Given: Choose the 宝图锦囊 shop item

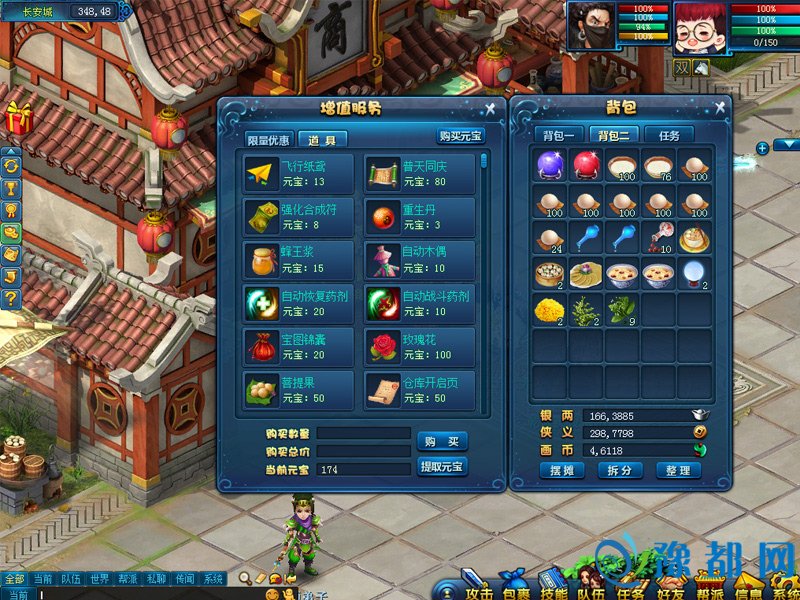Looking at the screenshot, I should [298, 347].
